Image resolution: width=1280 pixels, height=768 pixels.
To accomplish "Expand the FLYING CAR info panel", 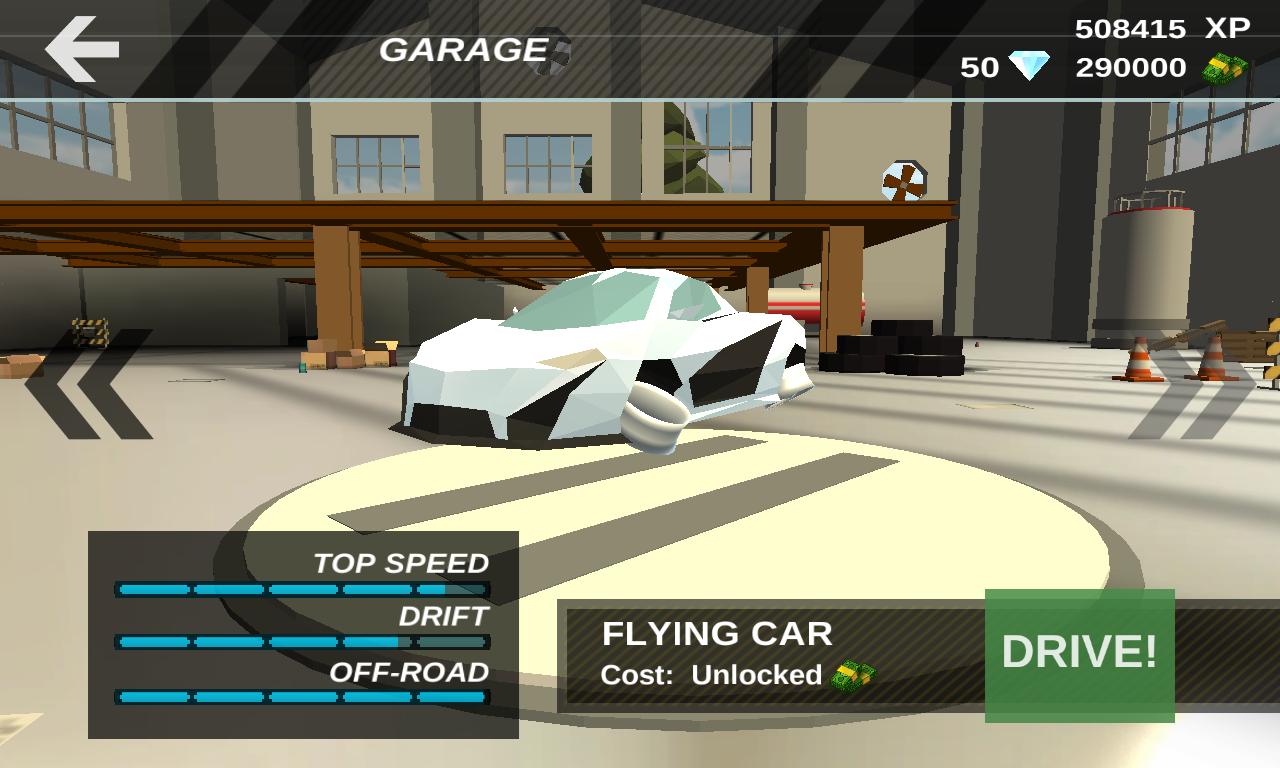I will 770,655.
